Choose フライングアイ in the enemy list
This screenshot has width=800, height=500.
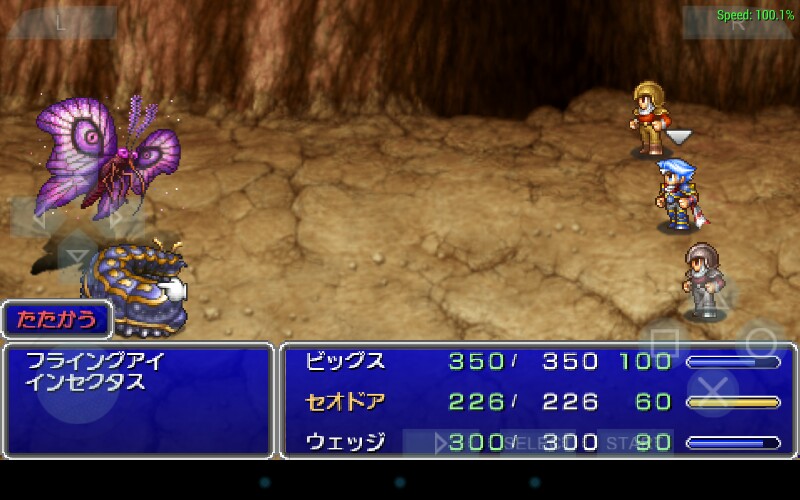point(94,361)
